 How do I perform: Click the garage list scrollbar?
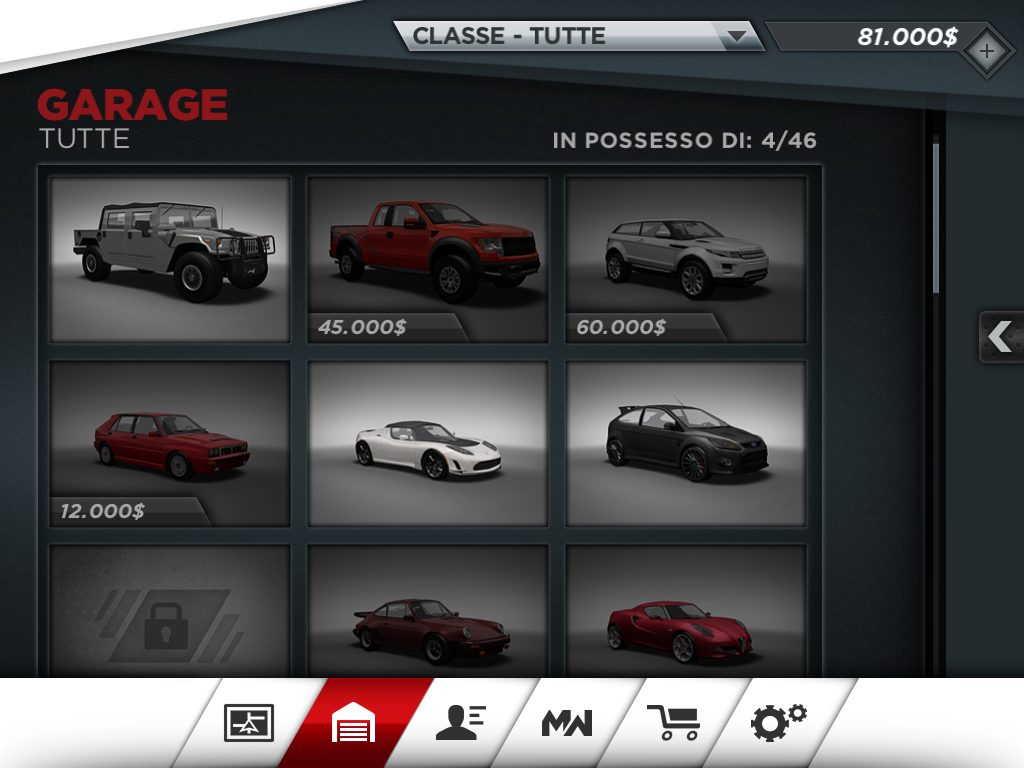[x=936, y=218]
